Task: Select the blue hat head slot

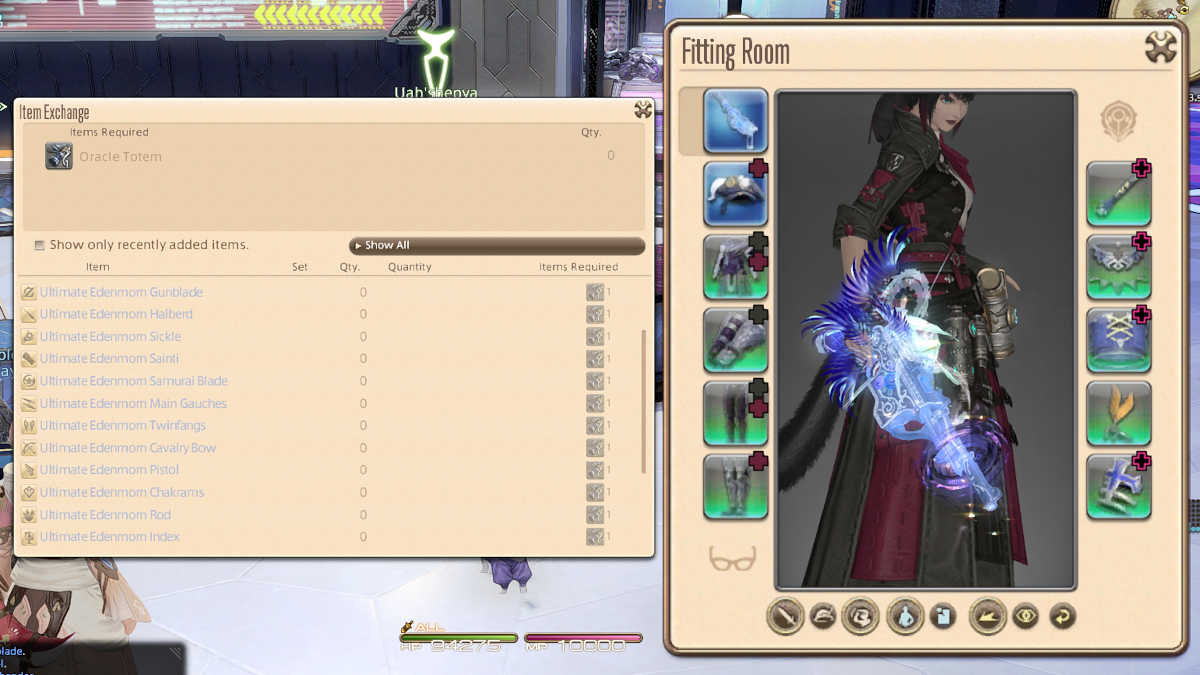Action: pos(735,194)
